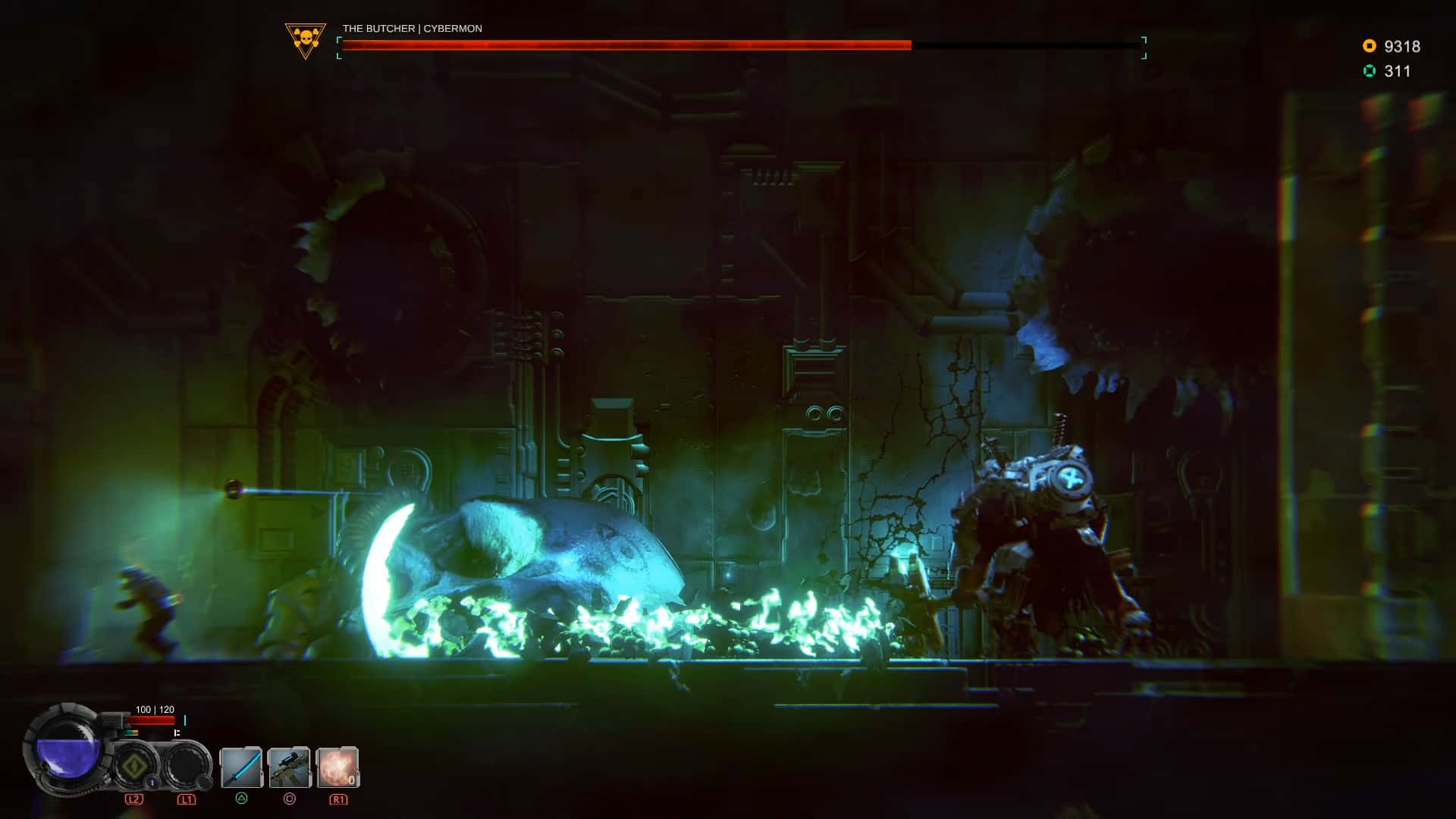Click the 0 ammo counter on destroyer slot
Viewport: 1456px width, 819px height.
click(x=352, y=780)
